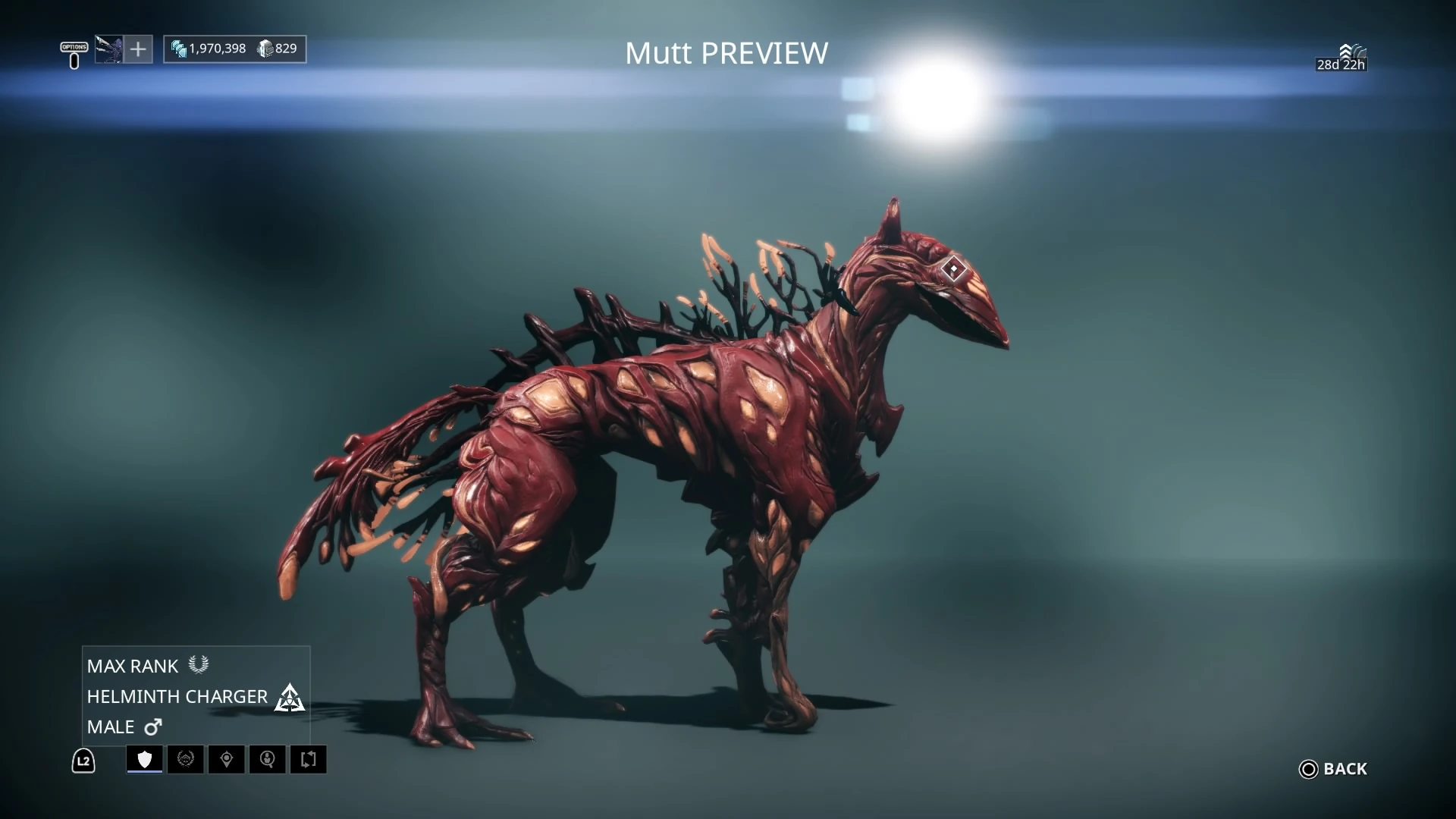Click the rotate preview loop icon
Image resolution: width=1456 pixels, height=819 pixels.
click(x=309, y=759)
